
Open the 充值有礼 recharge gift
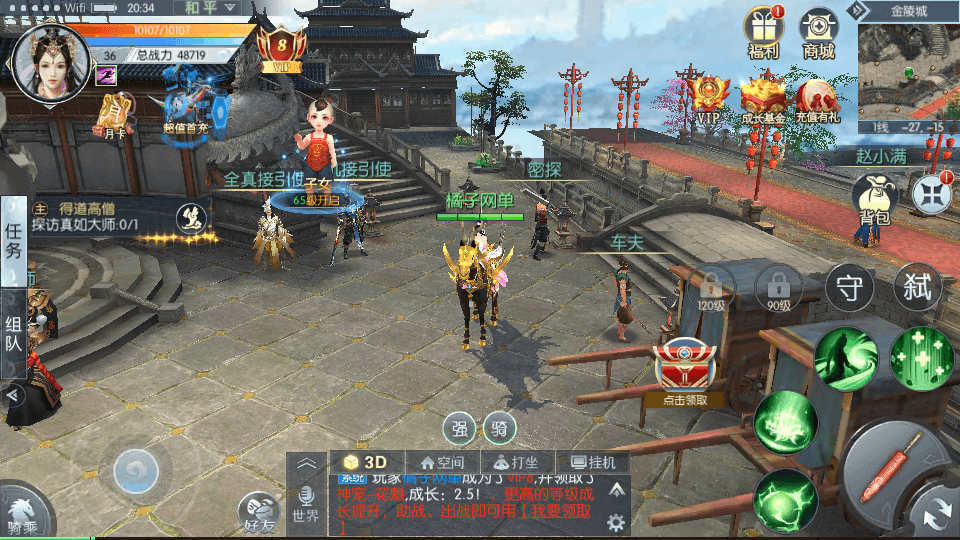816,100
